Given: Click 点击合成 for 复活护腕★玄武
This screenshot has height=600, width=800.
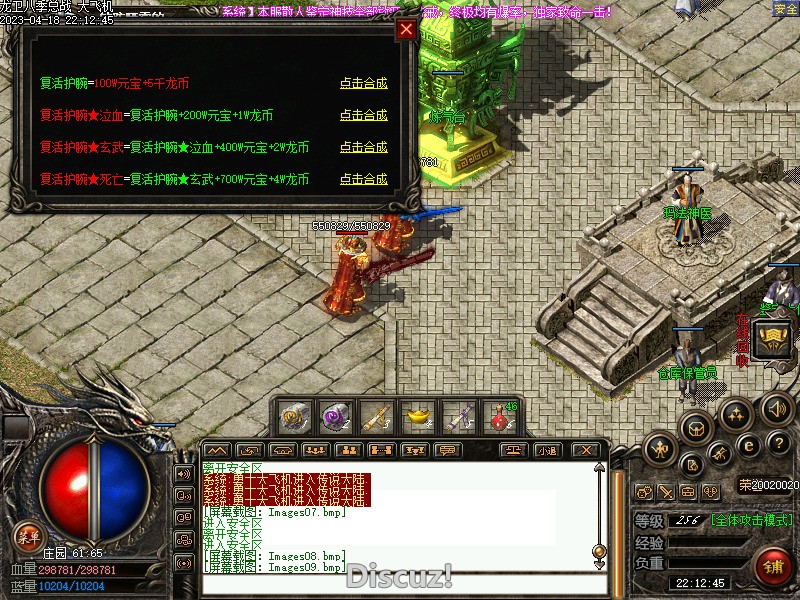Looking at the screenshot, I should click(363, 147).
